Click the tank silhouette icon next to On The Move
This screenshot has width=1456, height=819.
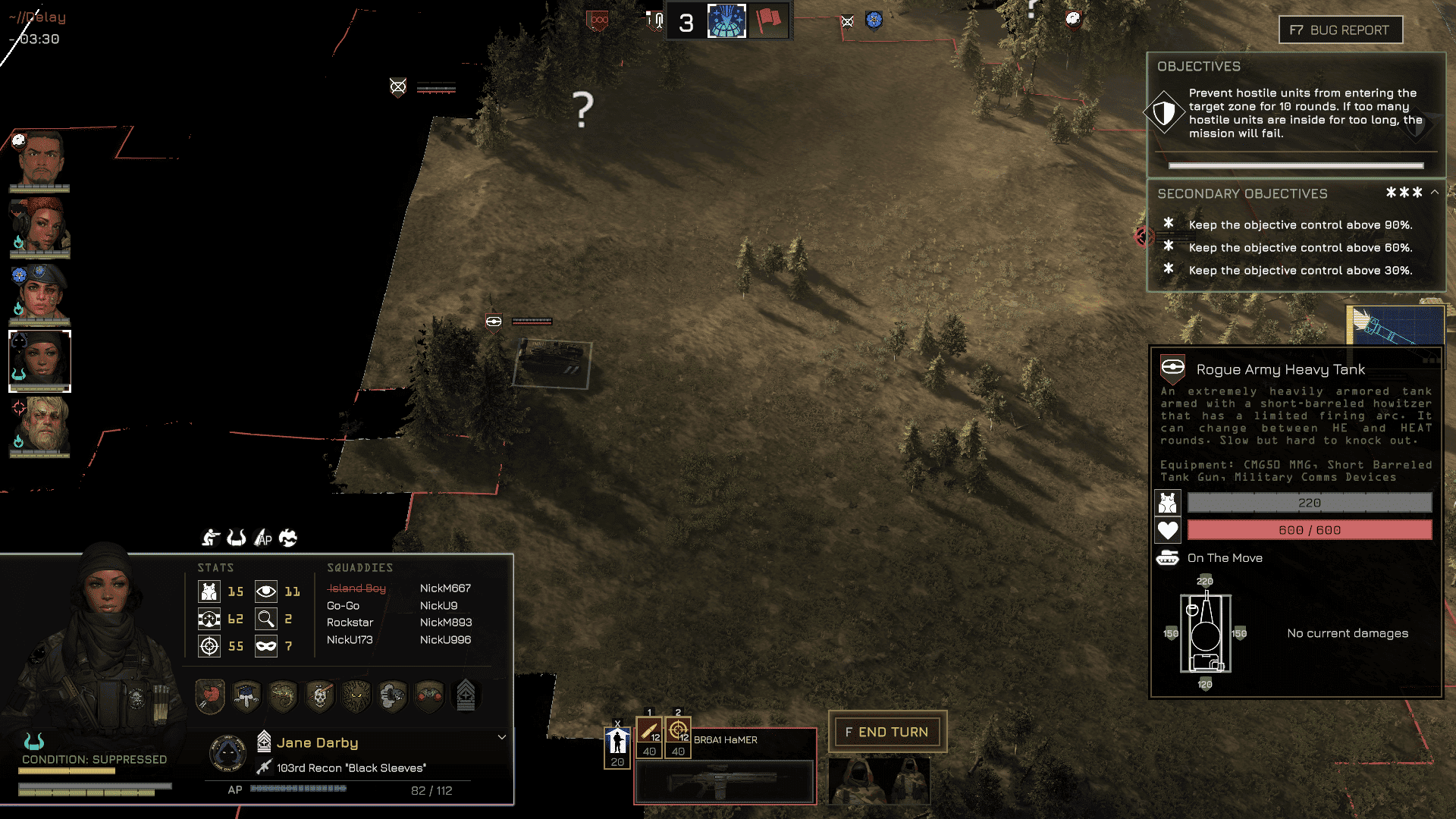point(1169,558)
